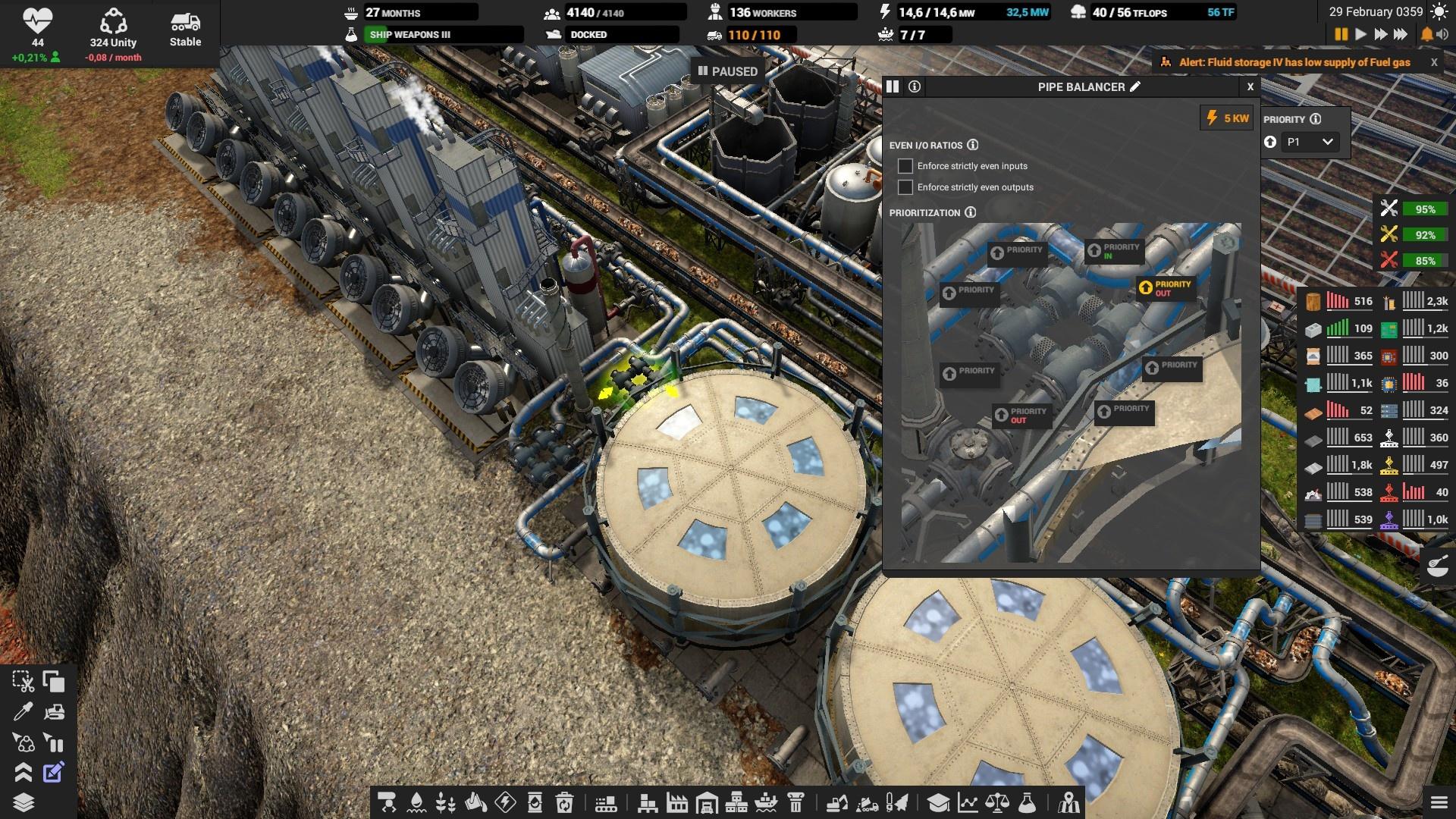Image resolution: width=1456 pixels, height=819 pixels.
Task: Enable 'Enforce strictly even outputs' checkbox
Action: (905, 187)
